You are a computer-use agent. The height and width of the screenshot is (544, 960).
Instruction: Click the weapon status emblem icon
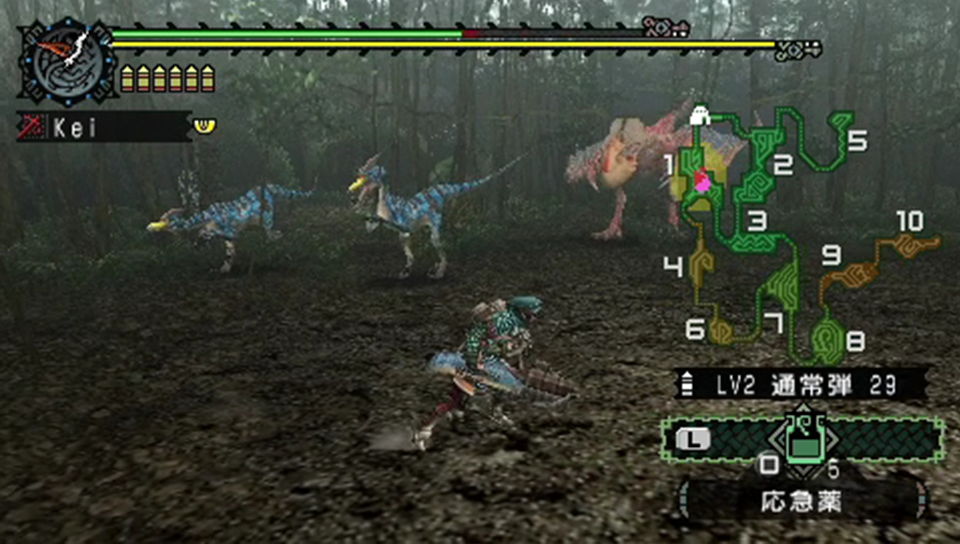tap(66, 64)
